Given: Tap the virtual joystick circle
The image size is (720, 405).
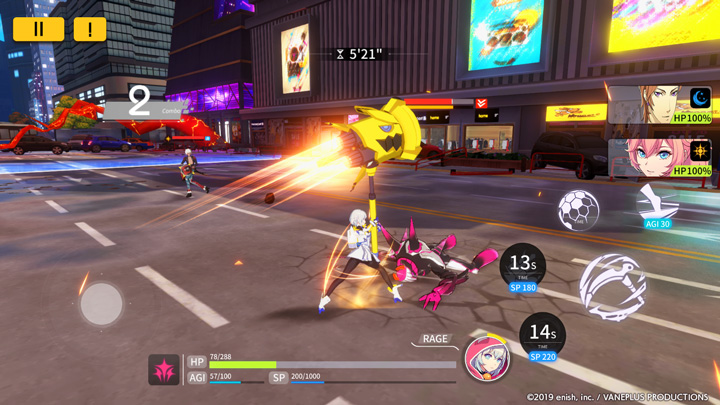Looking at the screenshot, I should click(x=101, y=304).
